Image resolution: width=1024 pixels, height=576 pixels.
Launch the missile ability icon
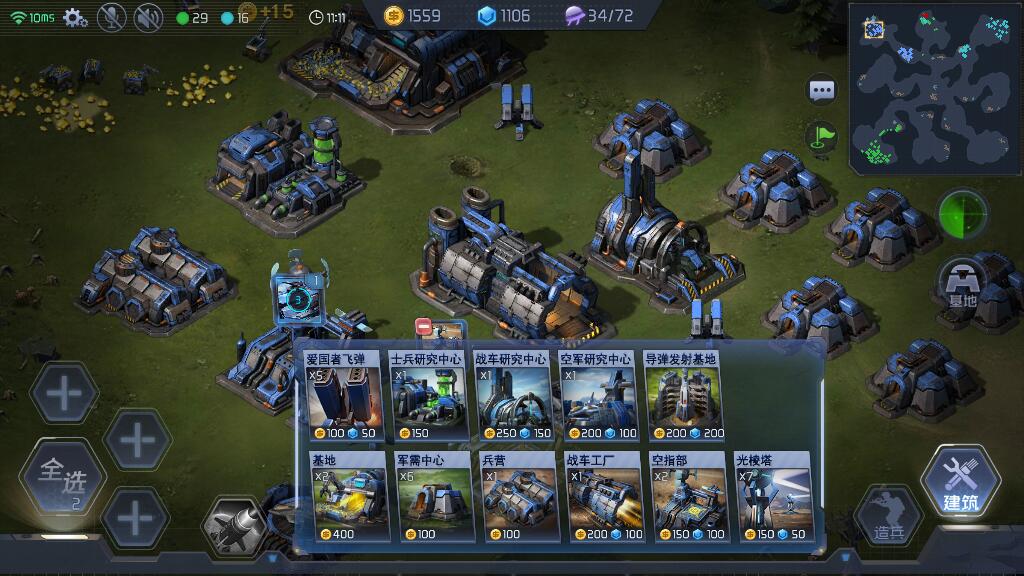236,524
